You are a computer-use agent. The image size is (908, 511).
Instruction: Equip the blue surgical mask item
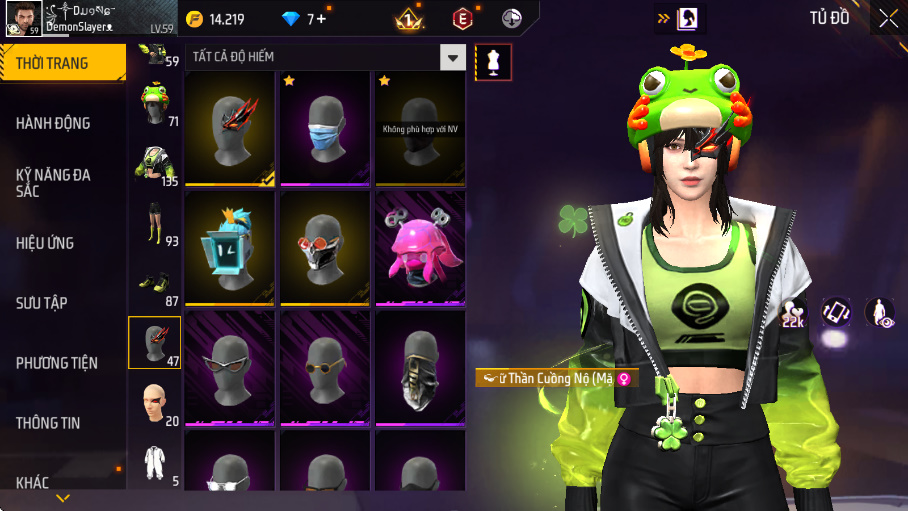tap(325, 128)
